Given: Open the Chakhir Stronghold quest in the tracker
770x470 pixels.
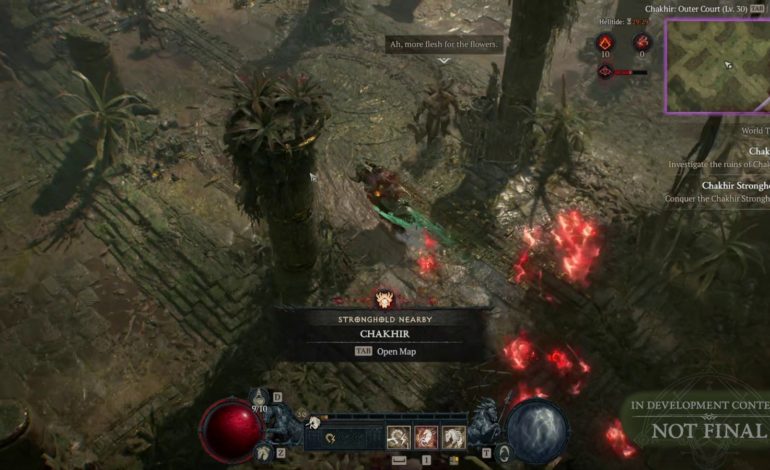Looking at the screenshot, I should 735,186.
